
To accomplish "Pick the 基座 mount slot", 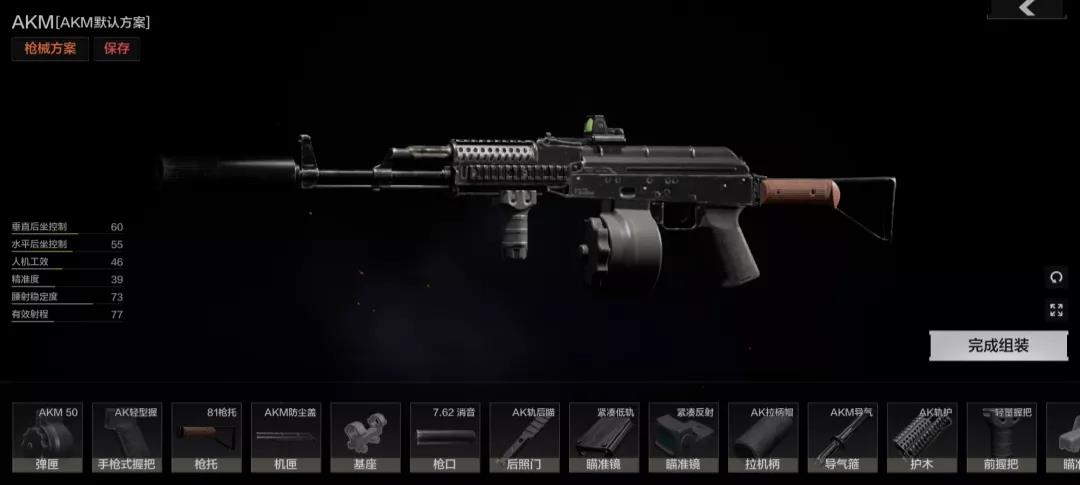I will click(365, 437).
